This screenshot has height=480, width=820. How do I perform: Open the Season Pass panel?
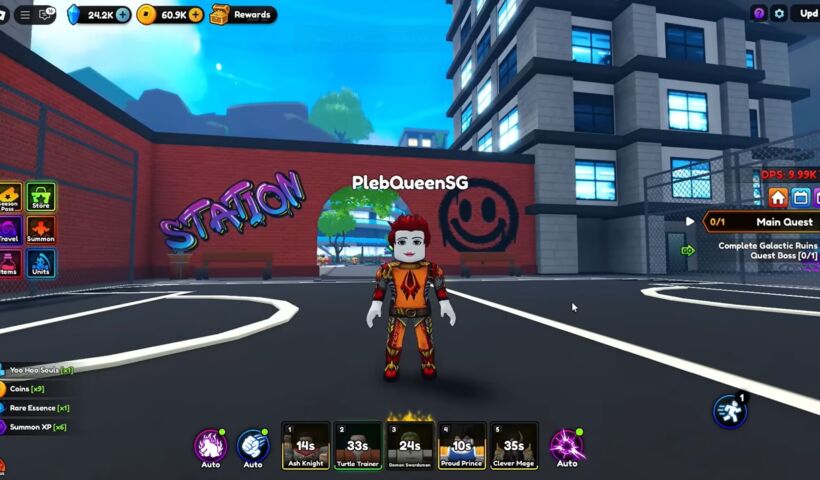click(x=8, y=197)
